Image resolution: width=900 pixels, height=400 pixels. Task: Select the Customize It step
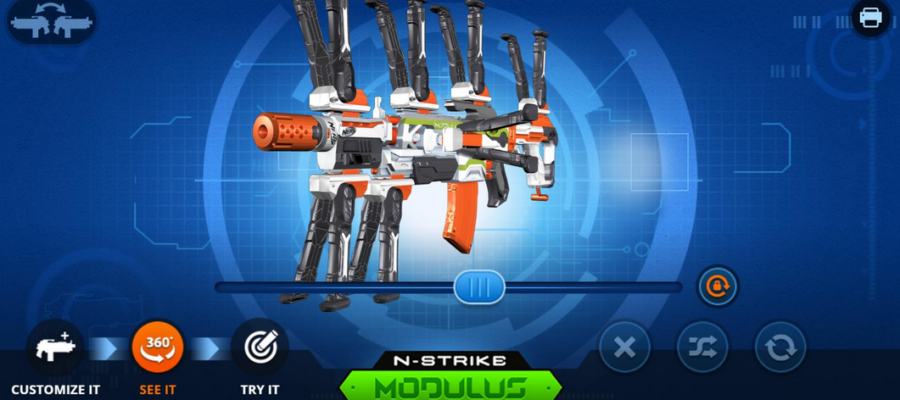point(55,348)
